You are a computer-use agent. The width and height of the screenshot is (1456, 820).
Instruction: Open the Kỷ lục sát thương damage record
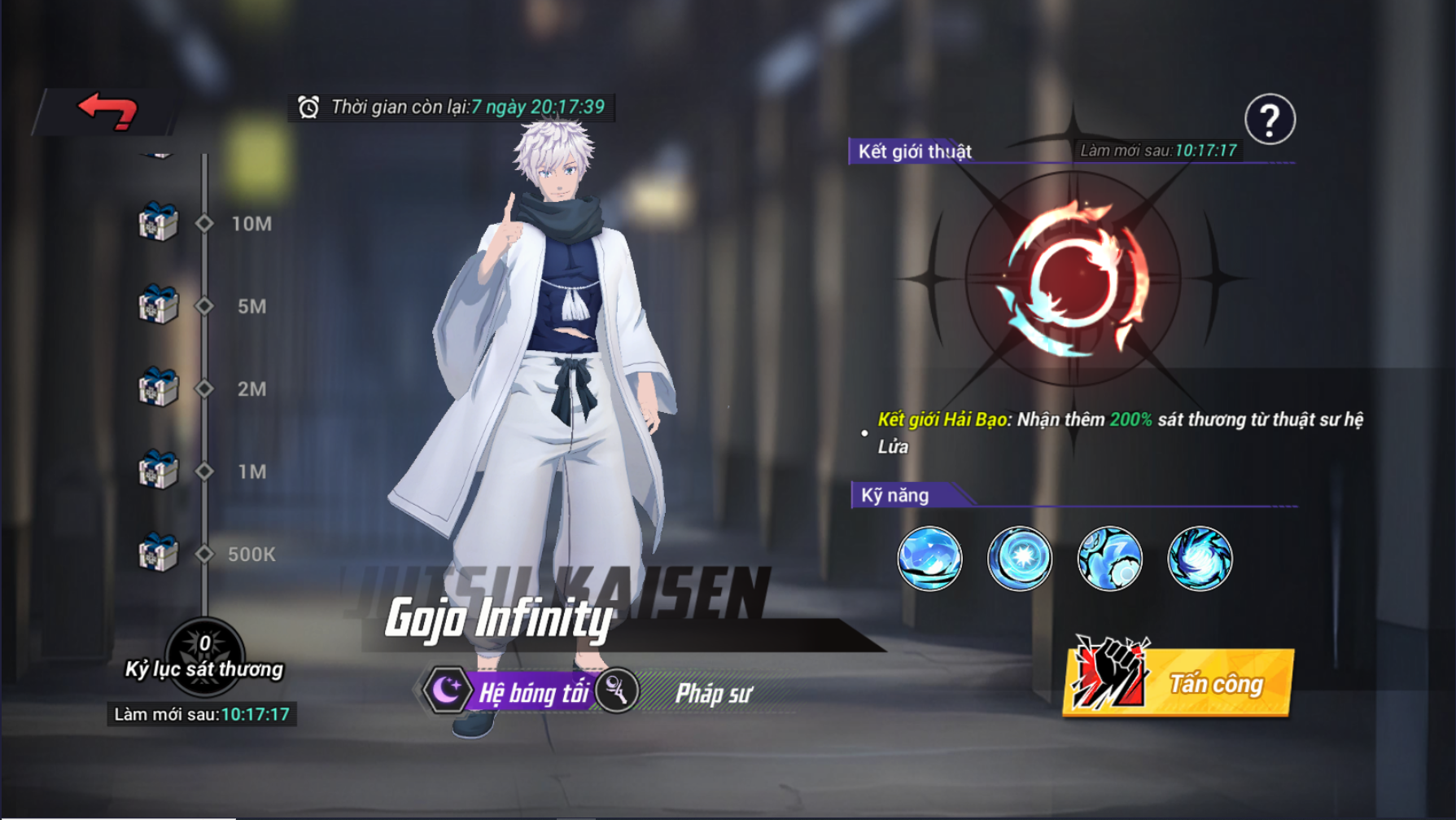[204, 656]
